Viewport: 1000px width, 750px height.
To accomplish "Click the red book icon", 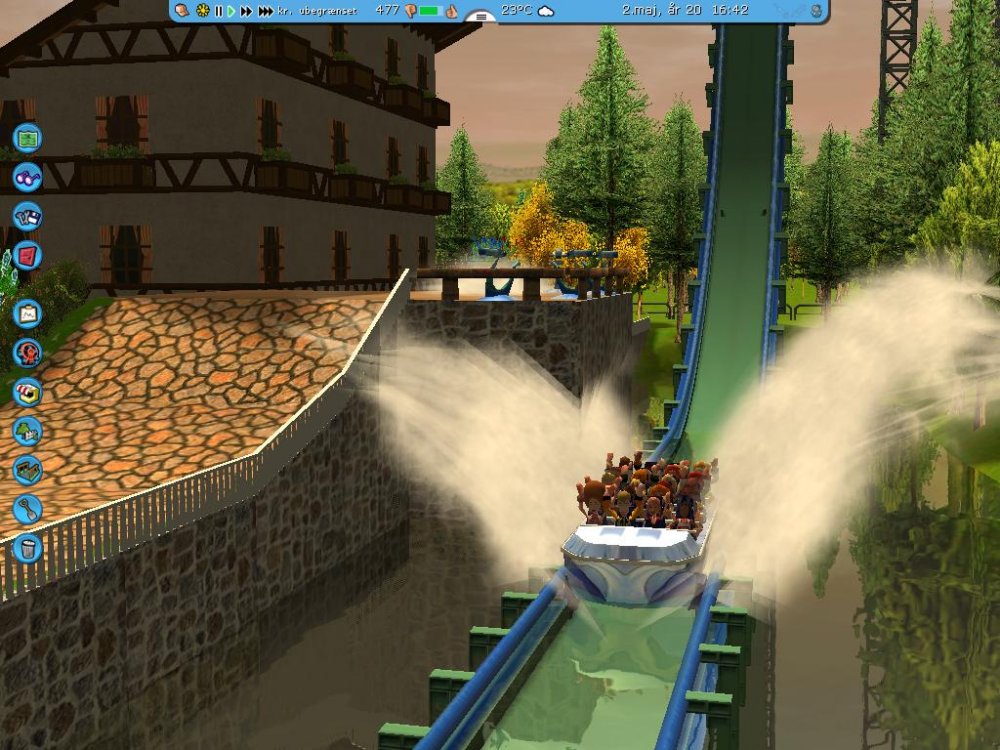I will tap(27, 255).
